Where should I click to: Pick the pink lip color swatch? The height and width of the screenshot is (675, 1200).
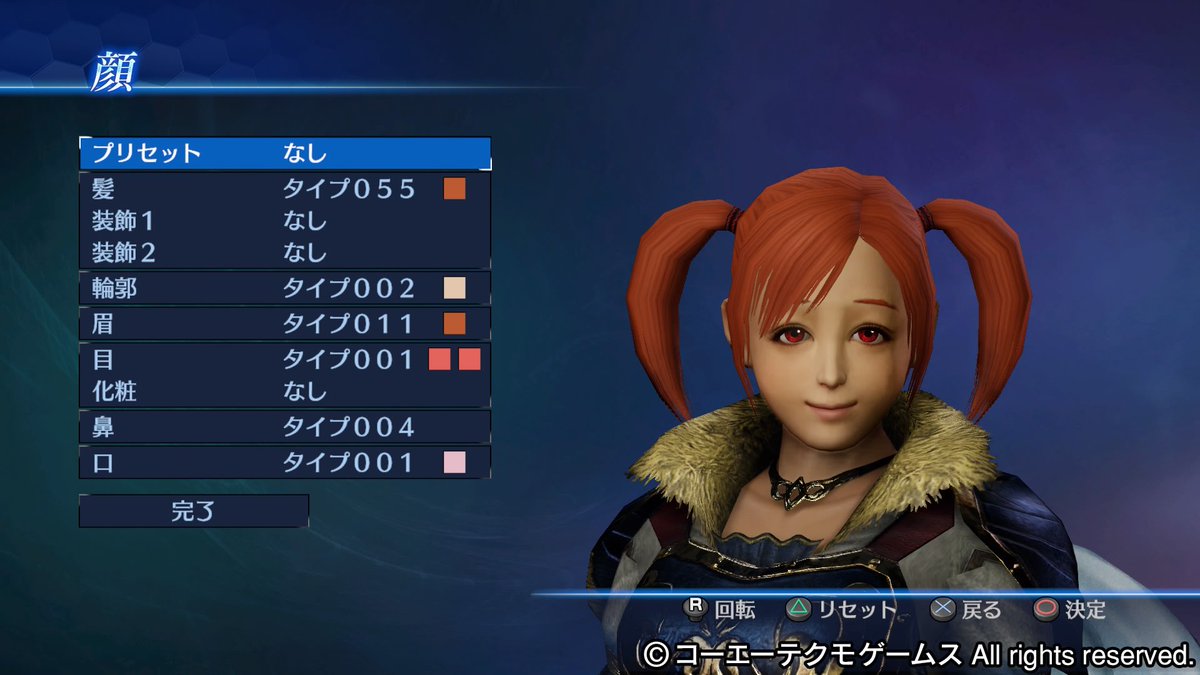[455, 462]
